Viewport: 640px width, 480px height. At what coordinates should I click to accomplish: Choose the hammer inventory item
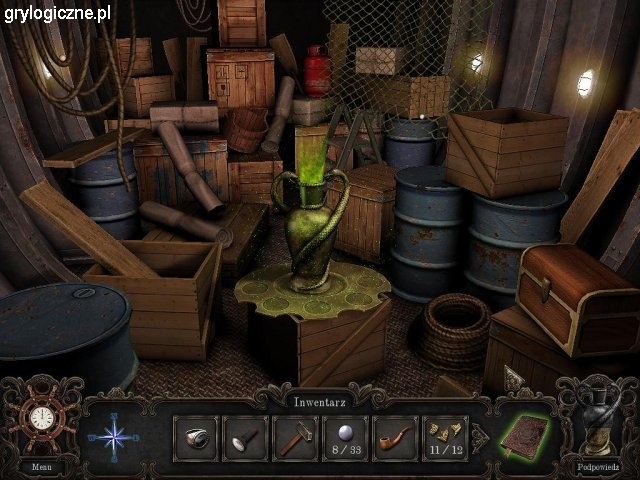coord(296,438)
